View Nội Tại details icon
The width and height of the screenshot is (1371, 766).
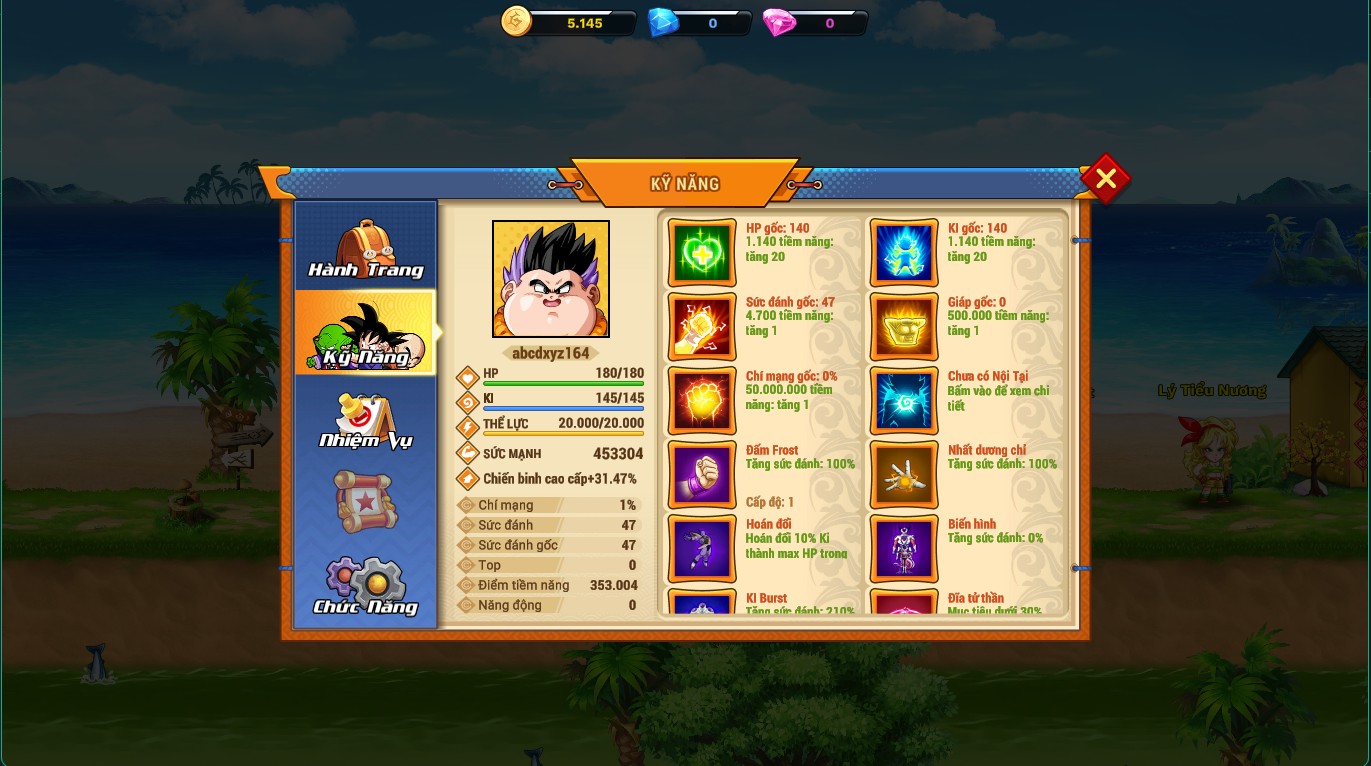(x=904, y=401)
